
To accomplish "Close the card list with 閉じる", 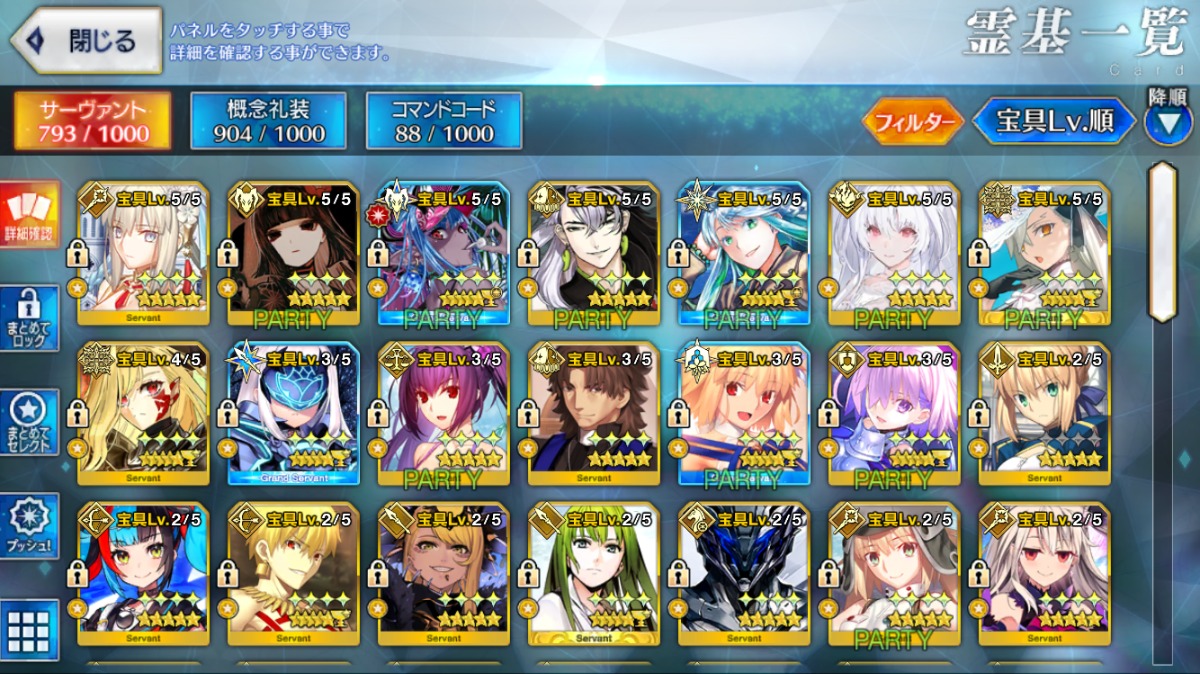I will click(x=86, y=41).
